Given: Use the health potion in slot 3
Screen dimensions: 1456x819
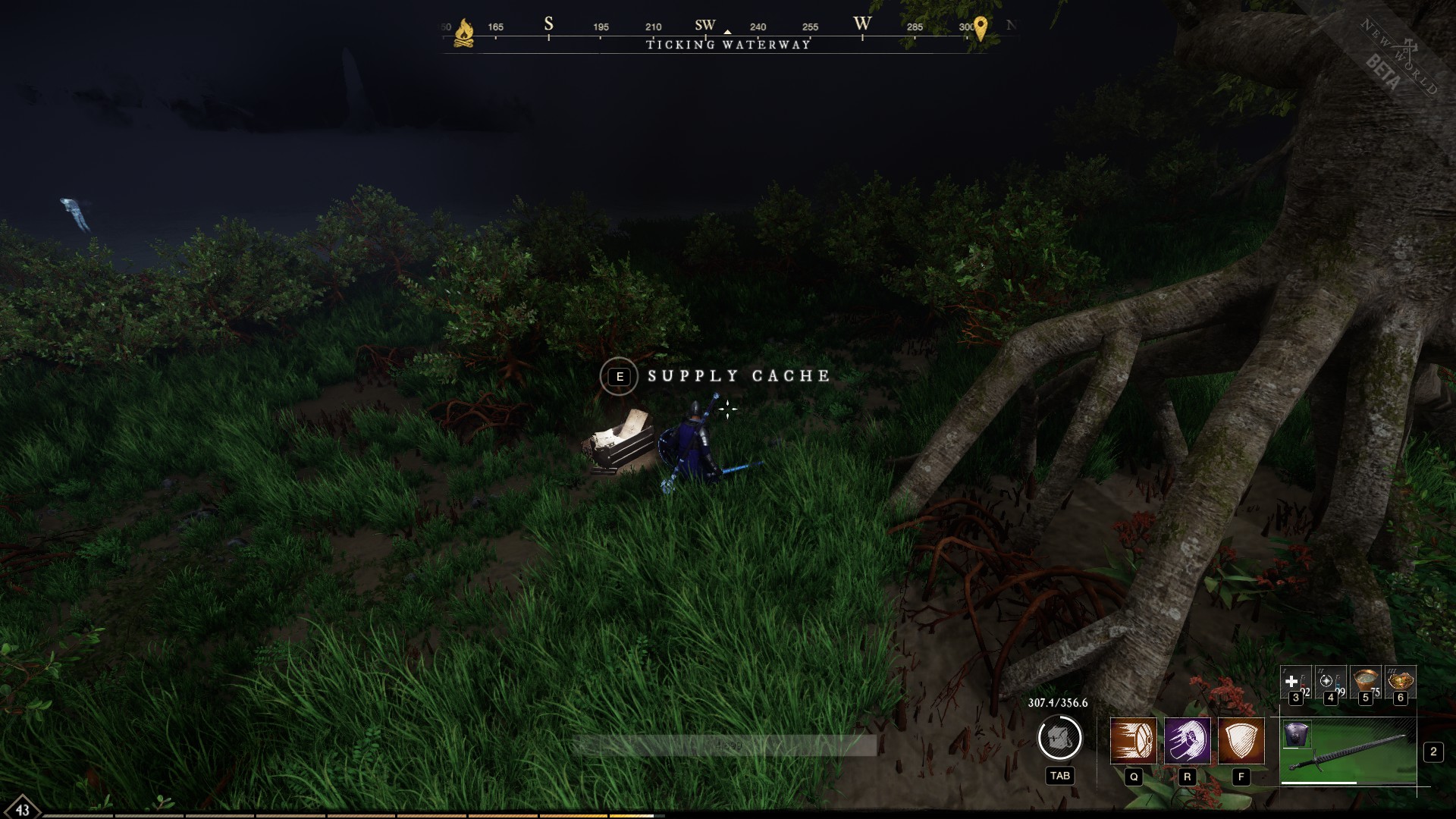Looking at the screenshot, I should pos(1294,682).
